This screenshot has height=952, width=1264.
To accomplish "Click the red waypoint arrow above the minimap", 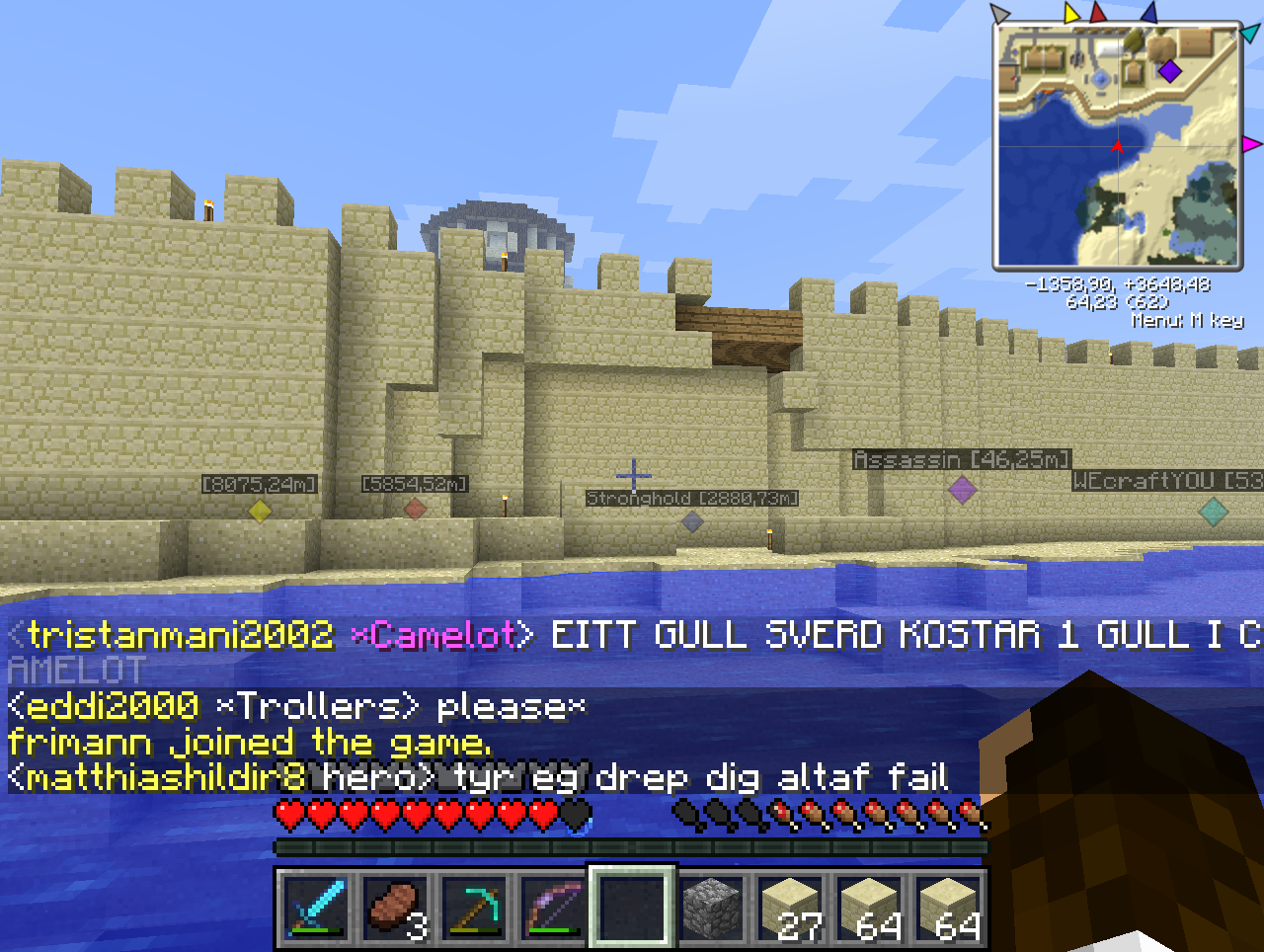I will click(x=1098, y=13).
